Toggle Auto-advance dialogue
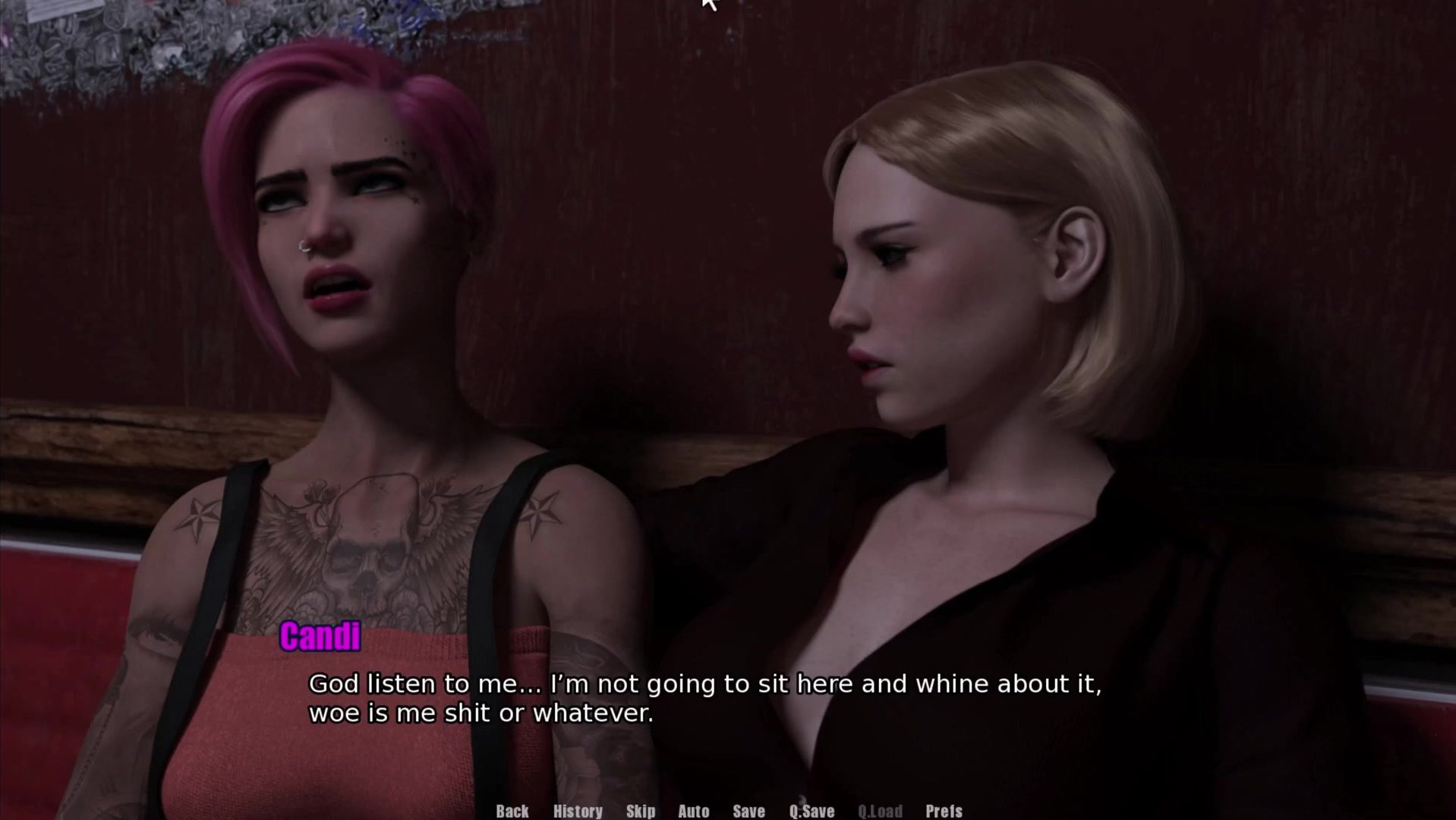The image size is (1456, 820). 693,811
